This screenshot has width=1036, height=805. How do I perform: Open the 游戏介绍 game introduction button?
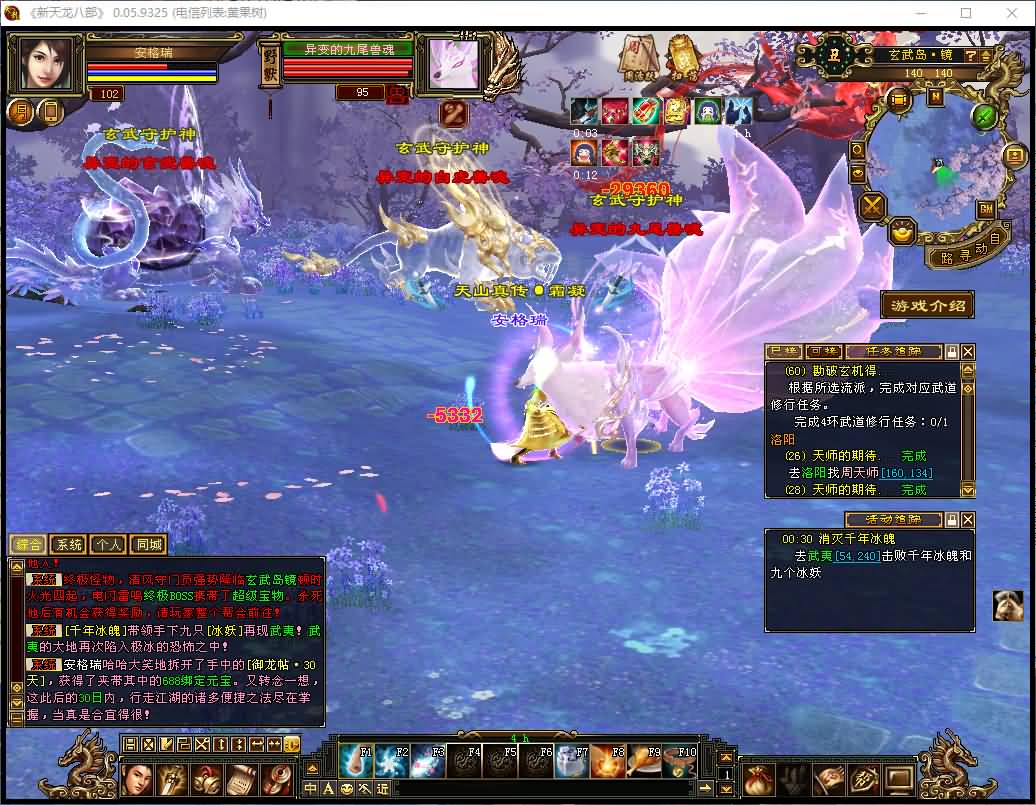point(927,305)
